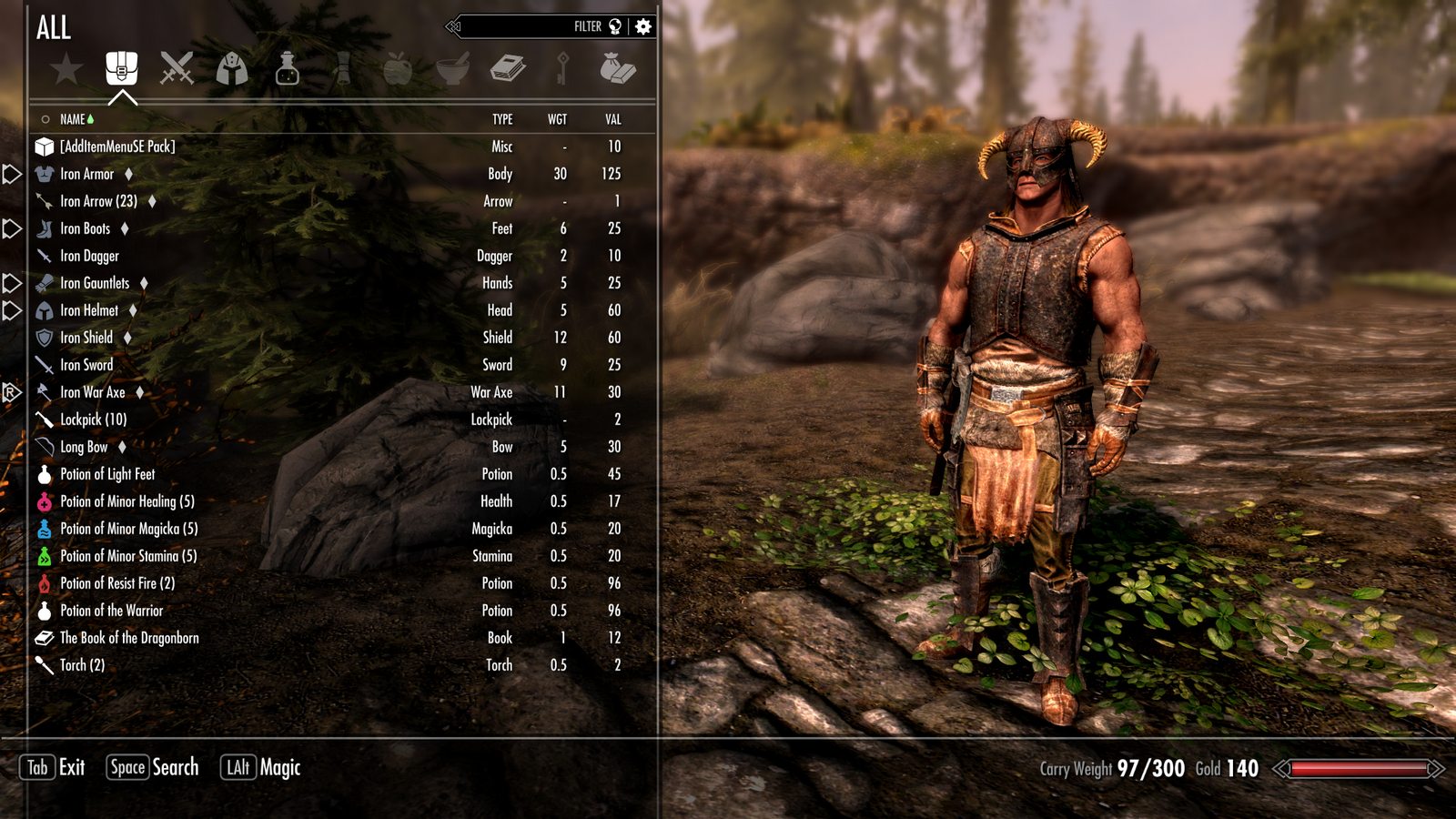This screenshot has width=1456, height=819.
Task: Open the gear settings icon
Action: [x=643, y=26]
